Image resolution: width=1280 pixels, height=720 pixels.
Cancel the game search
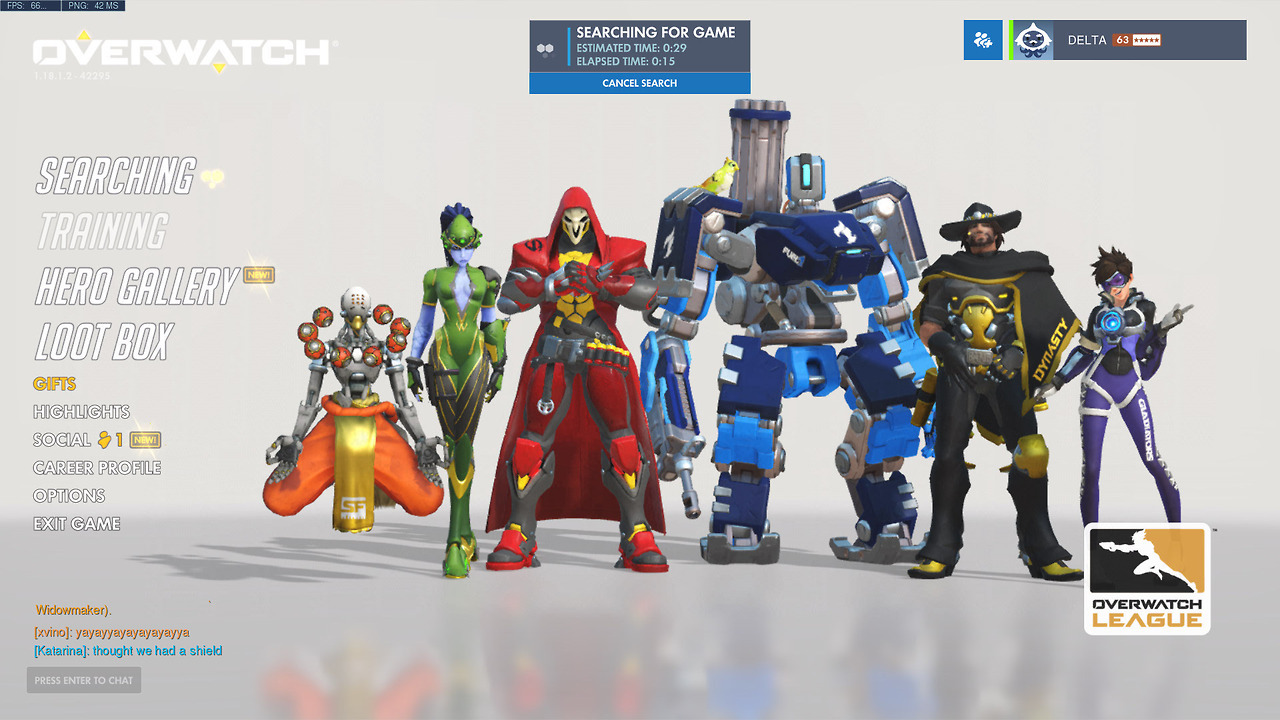pos(639,83)
